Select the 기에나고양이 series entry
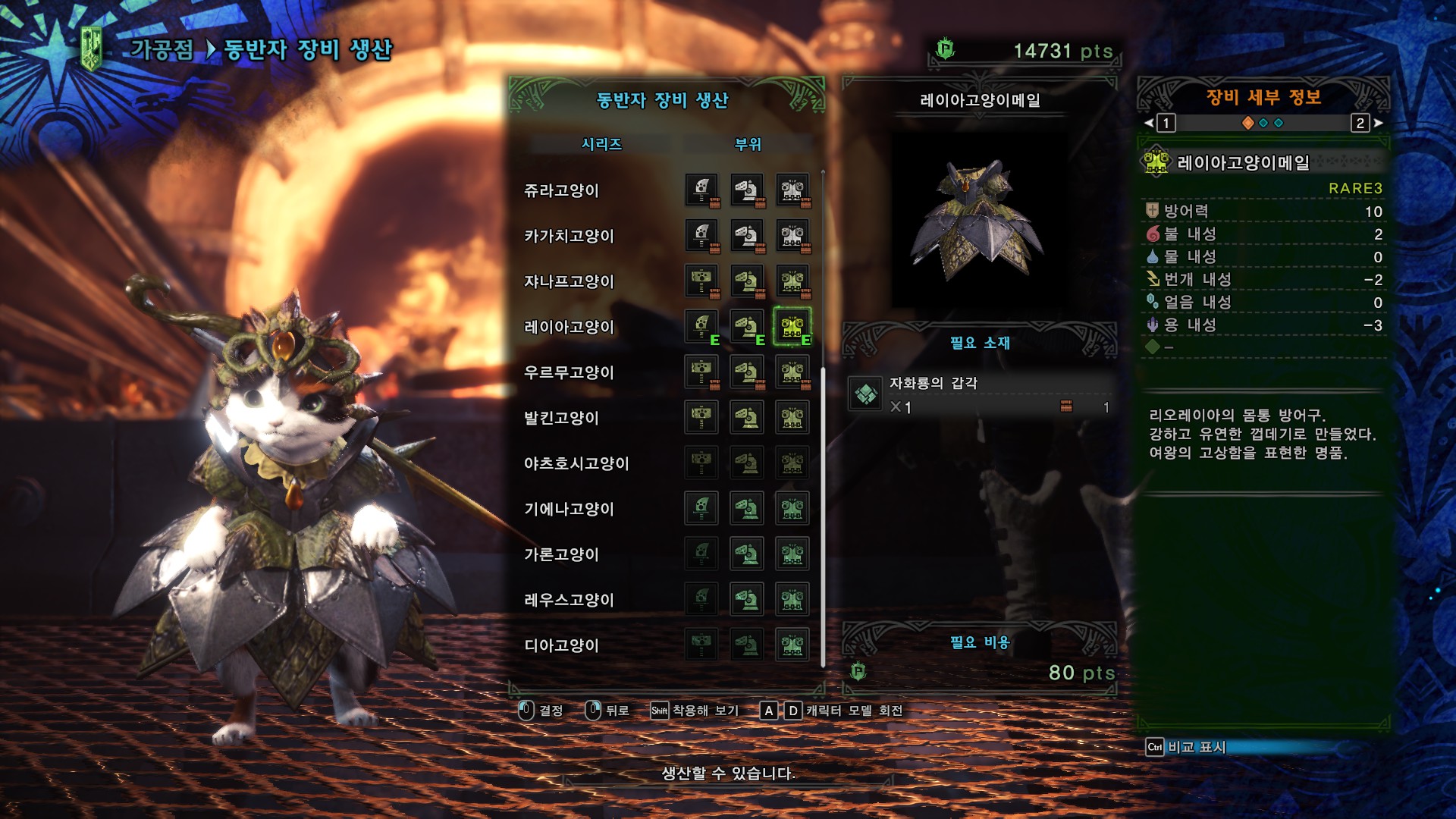Screen dimensions: 1456x819 click(x=569, y=509)
